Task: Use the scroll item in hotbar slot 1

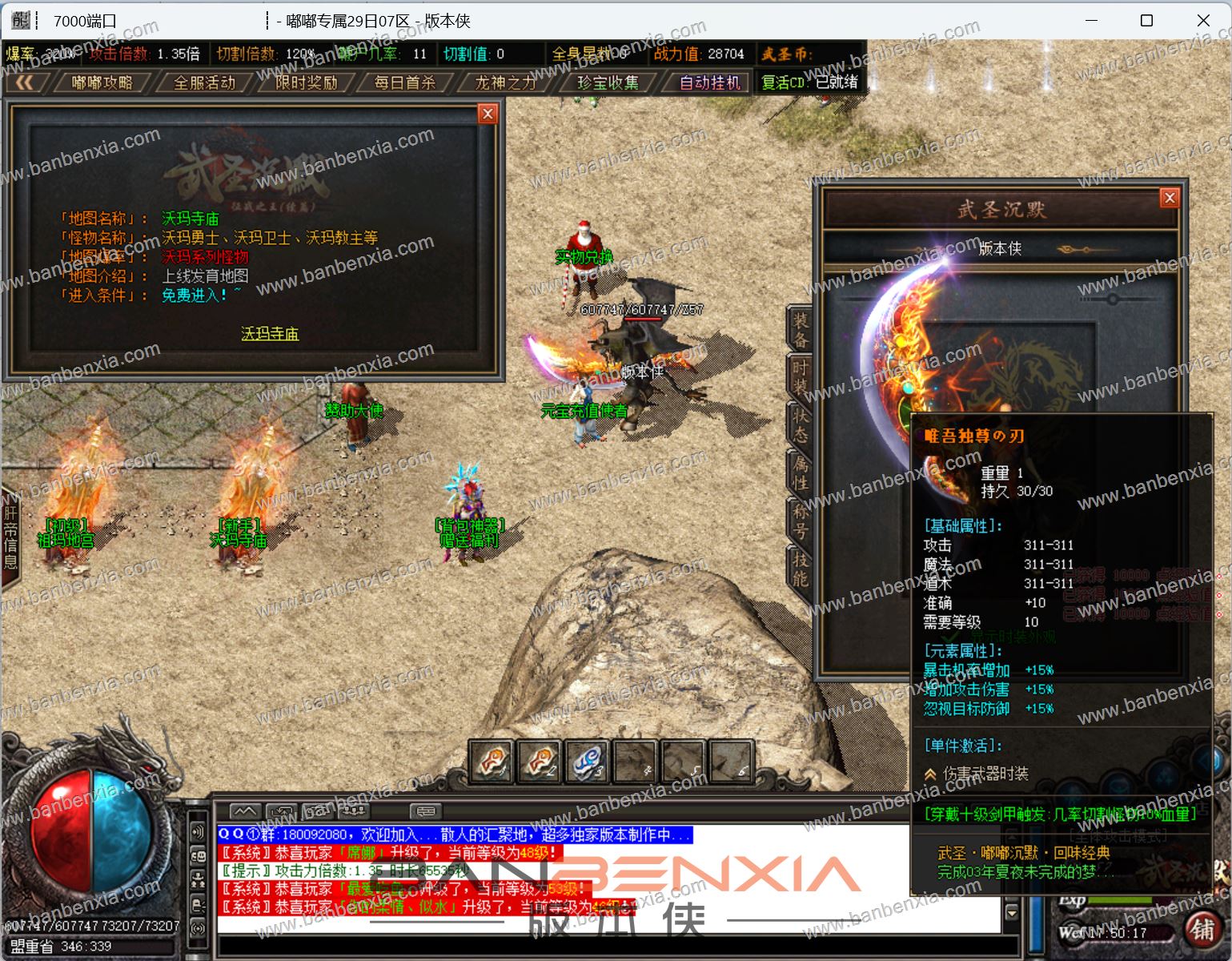Action: 491,761
